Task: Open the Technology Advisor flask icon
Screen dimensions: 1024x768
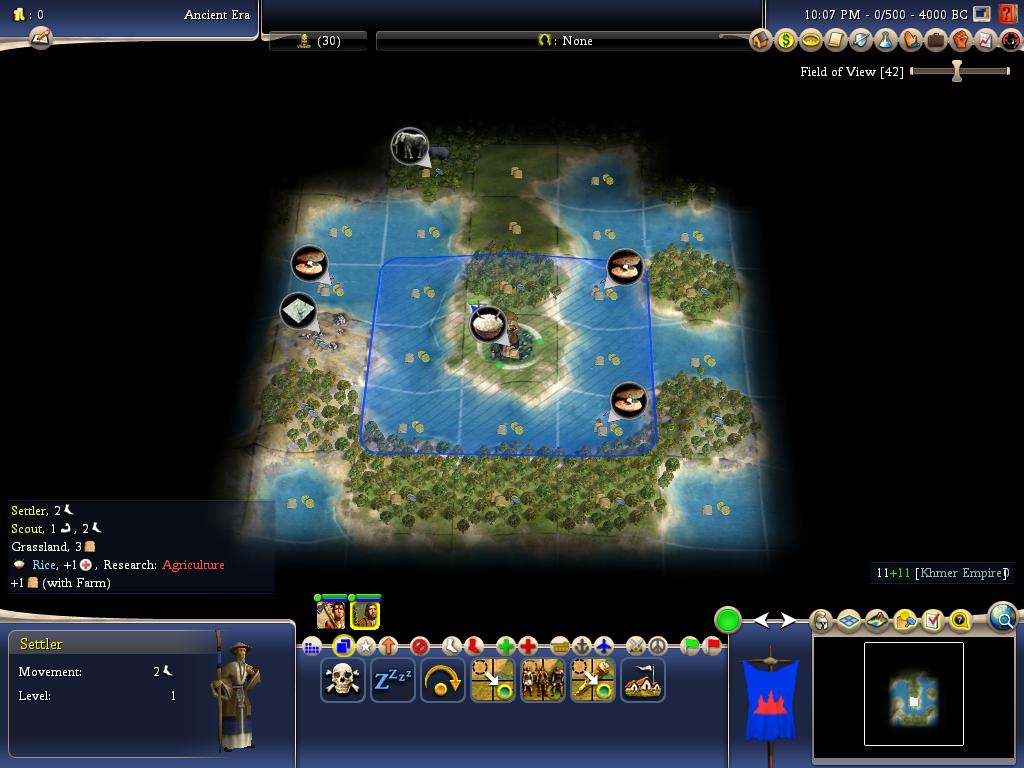Action: point(886,40)
